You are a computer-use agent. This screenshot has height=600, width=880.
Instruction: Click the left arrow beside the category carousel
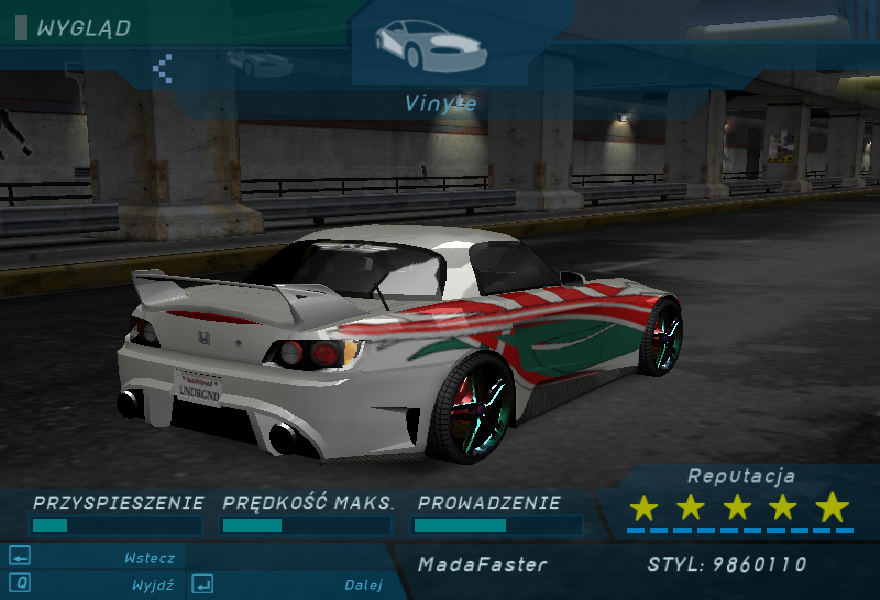pos(163,68)
